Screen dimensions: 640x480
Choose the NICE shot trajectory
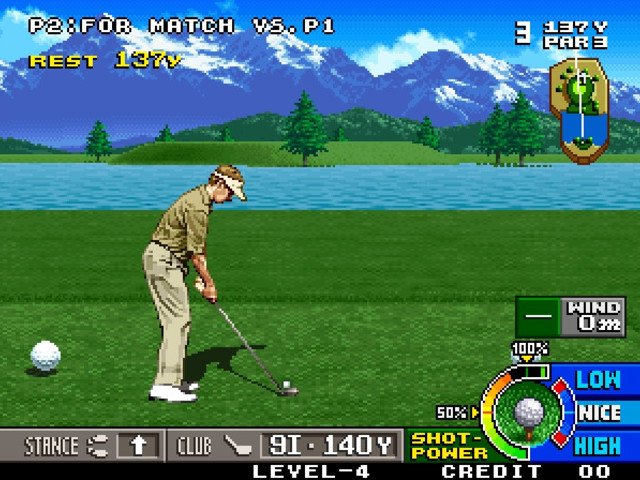(600, 412)
